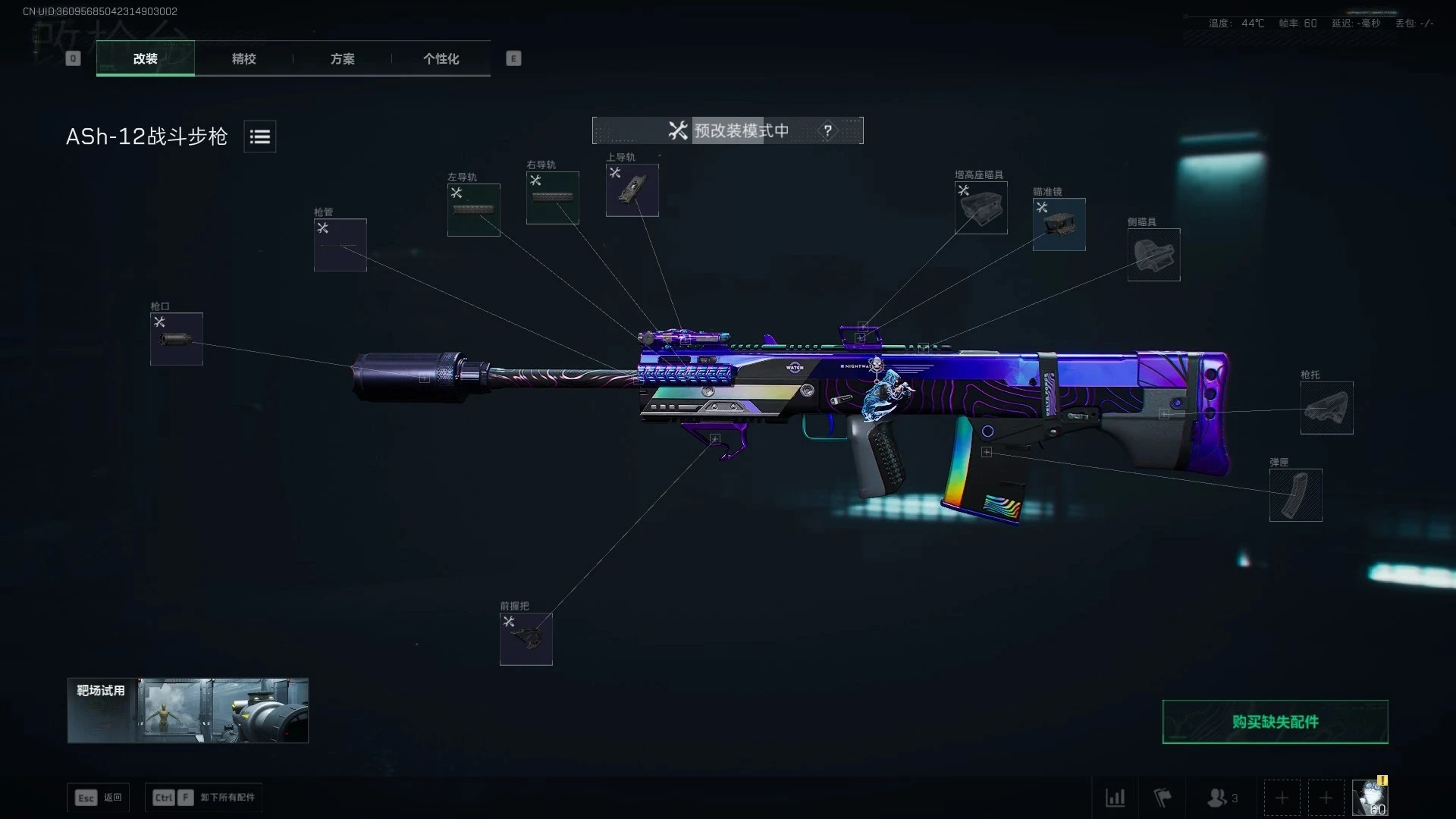The width and height of the screenshot is (1456, 819).
Task: Choose the 前握把 foregrip slot
Action: tap(526, 639)
